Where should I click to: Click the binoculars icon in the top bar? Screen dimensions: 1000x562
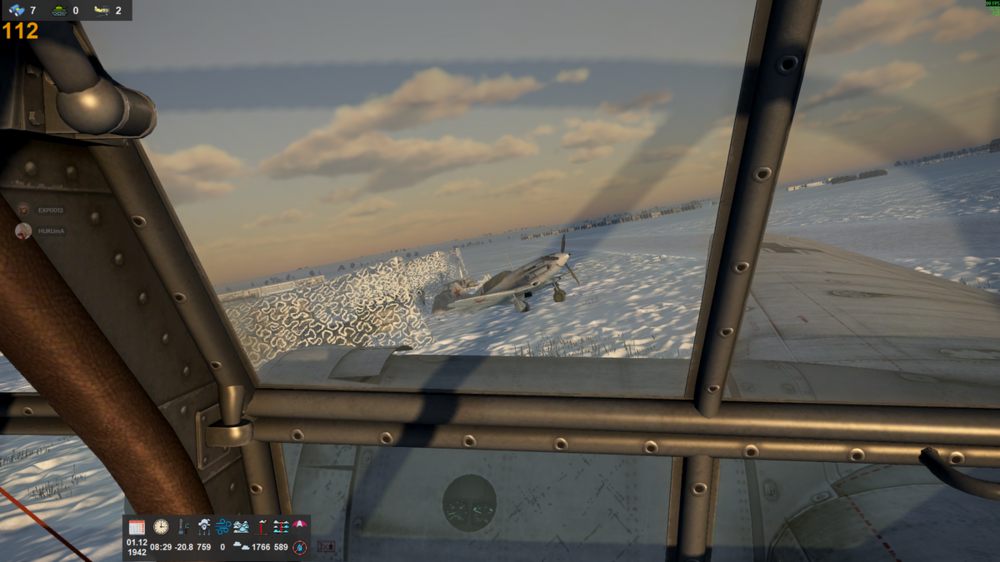17,10
